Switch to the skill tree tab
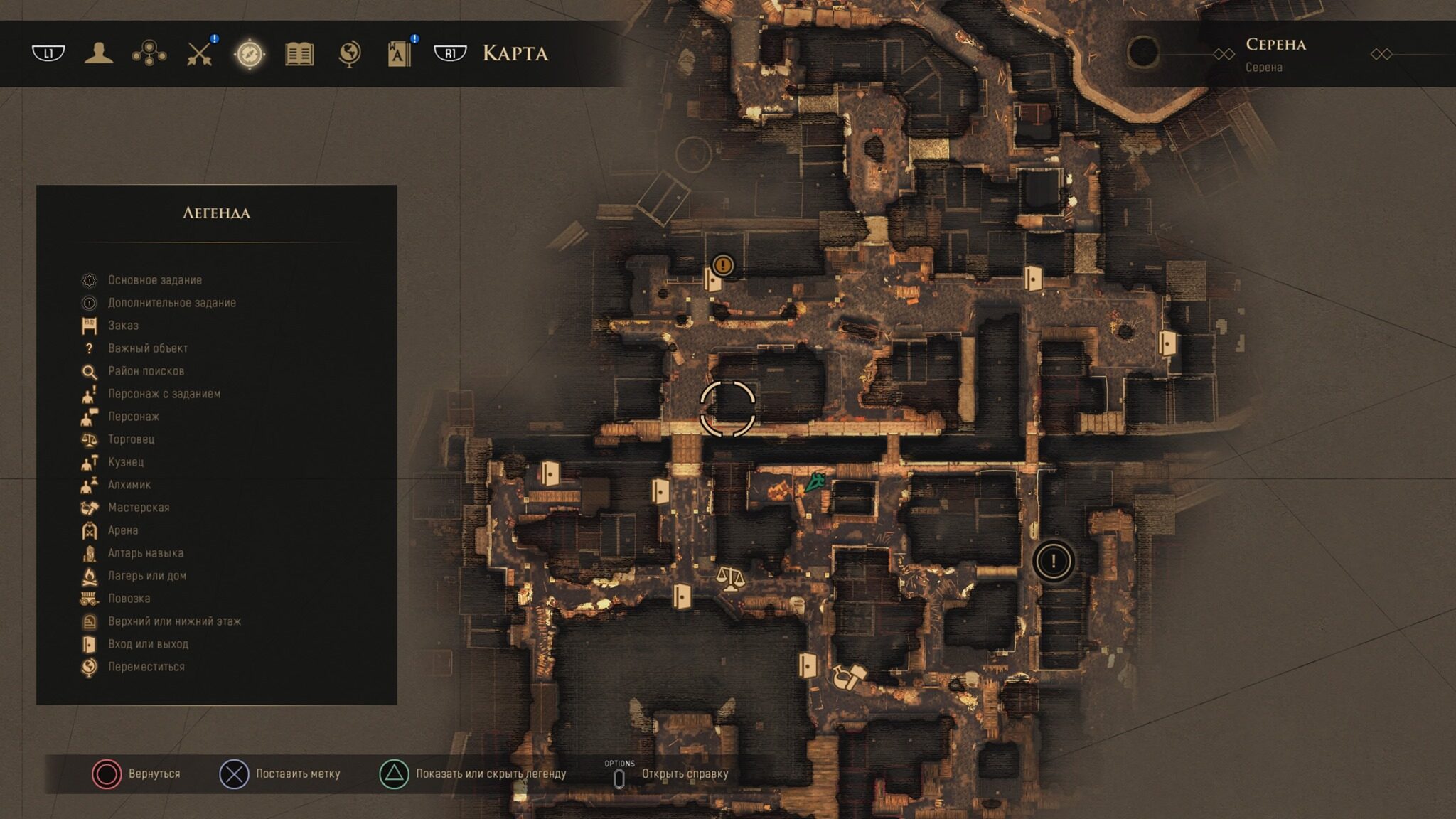Screen dimensions: 1456x819 pyautogui.click(x=149, y=53)
